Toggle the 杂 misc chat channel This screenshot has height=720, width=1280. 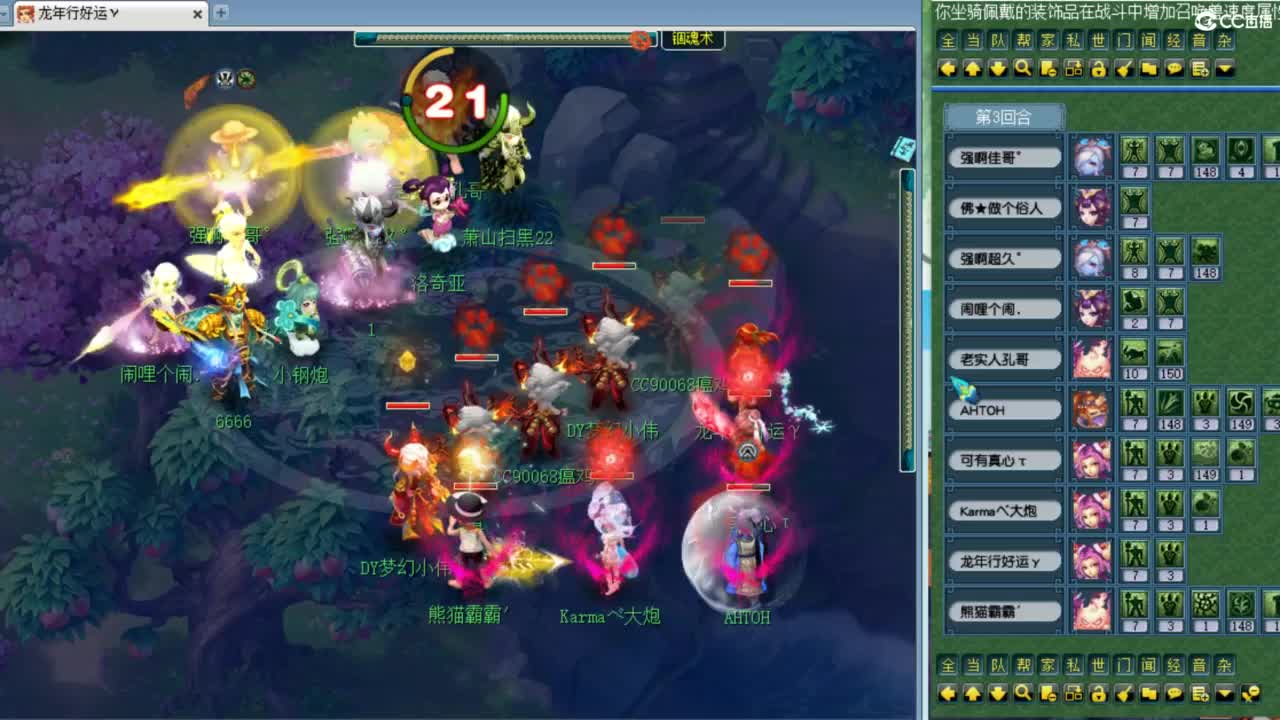(1222, 42)
